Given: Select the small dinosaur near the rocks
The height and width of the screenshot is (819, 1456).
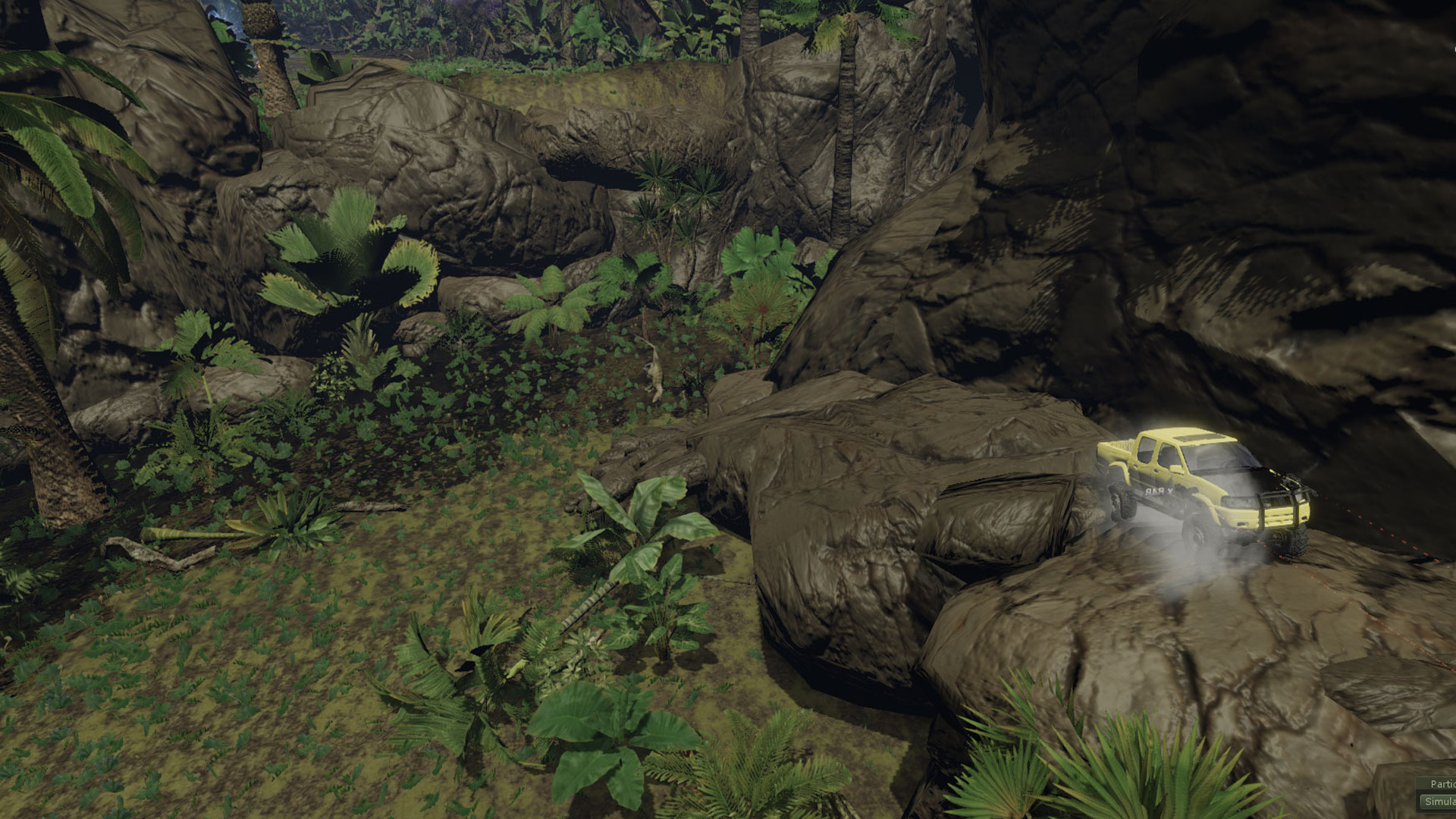Looking at the screenshot, I should [656, 375].
